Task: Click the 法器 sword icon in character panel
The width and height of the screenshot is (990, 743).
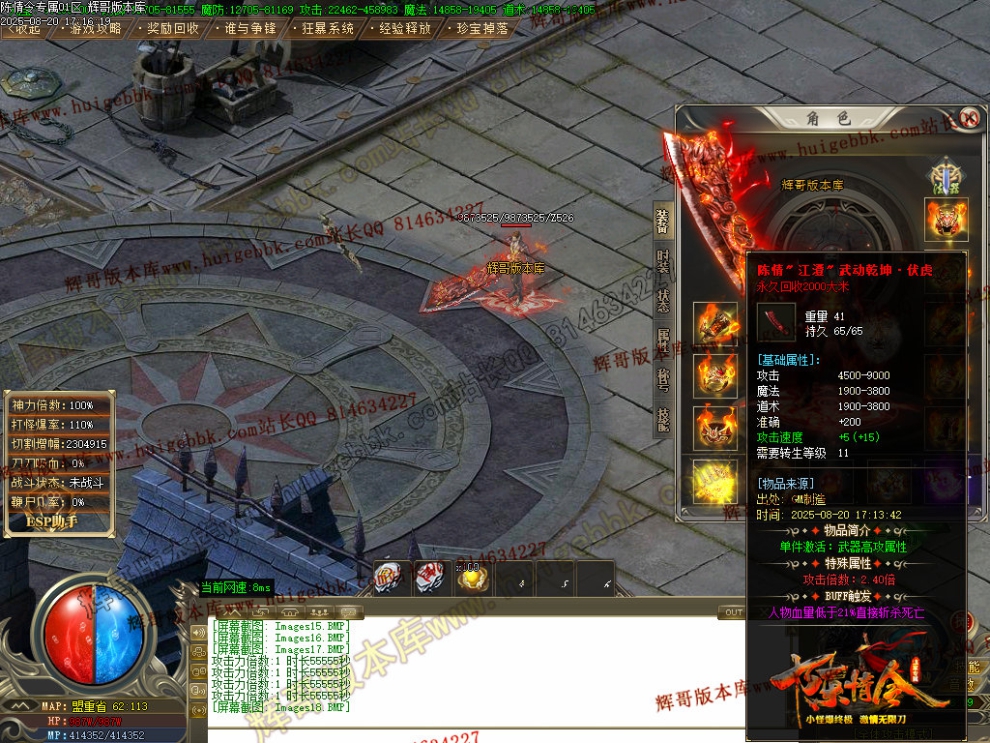Action: click(945, 170)
